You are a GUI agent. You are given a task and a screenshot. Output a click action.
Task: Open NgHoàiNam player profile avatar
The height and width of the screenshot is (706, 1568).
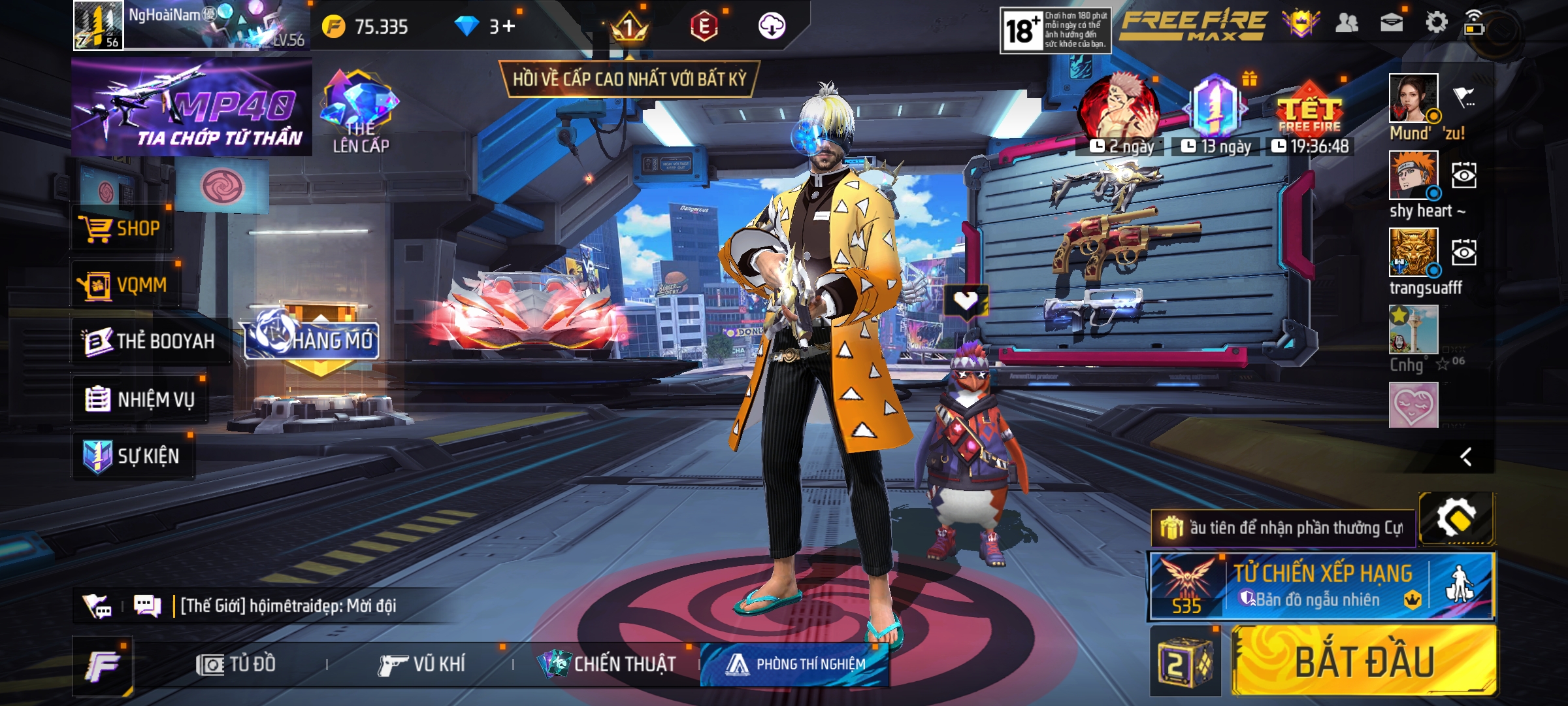click(x=98, y=26)
